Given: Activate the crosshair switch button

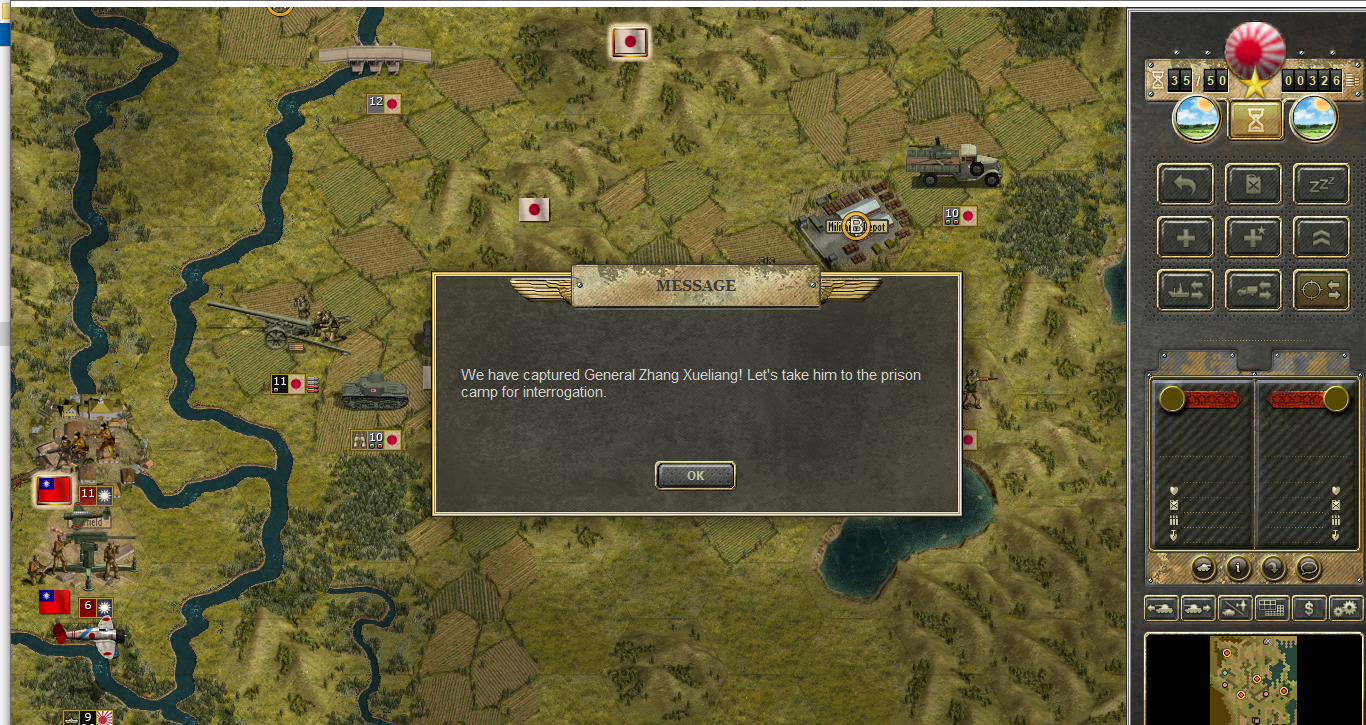Looking at the screenshot, I should pos(1321,290).
